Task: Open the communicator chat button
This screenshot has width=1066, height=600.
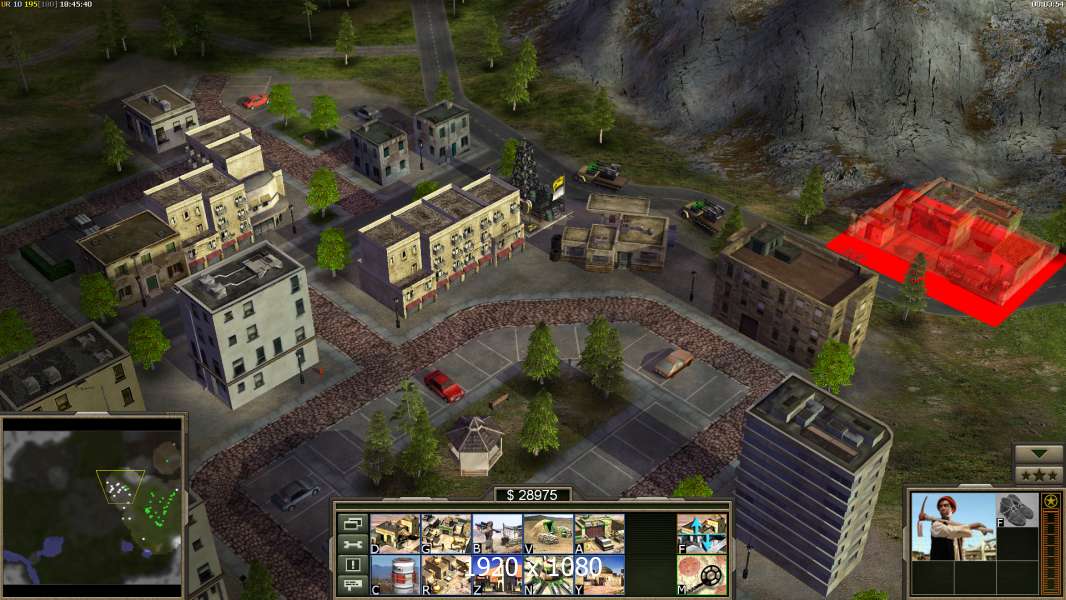Action: (x=352, y=586)
